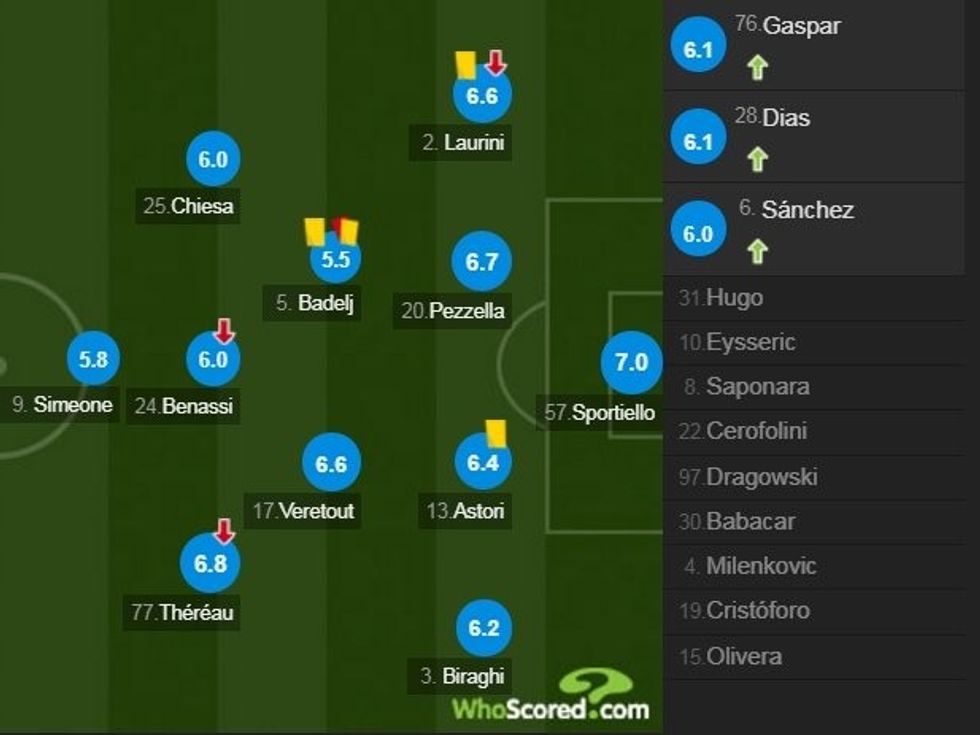980x735 pixels.
Task: Open Chiesa's 6.0 rating circle
Action: pyautogui.click(x=213, y=159)
